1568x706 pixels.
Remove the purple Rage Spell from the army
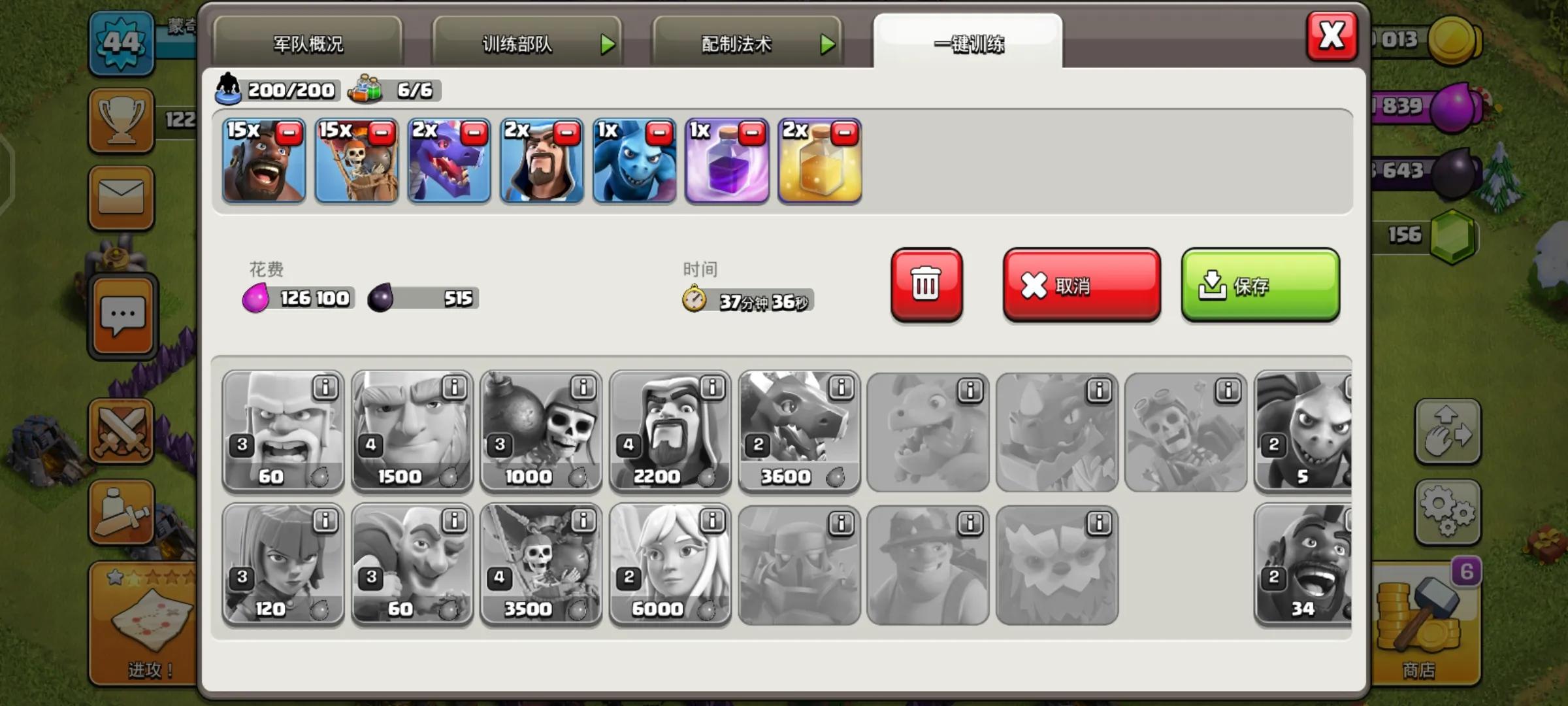coord(752,134)
